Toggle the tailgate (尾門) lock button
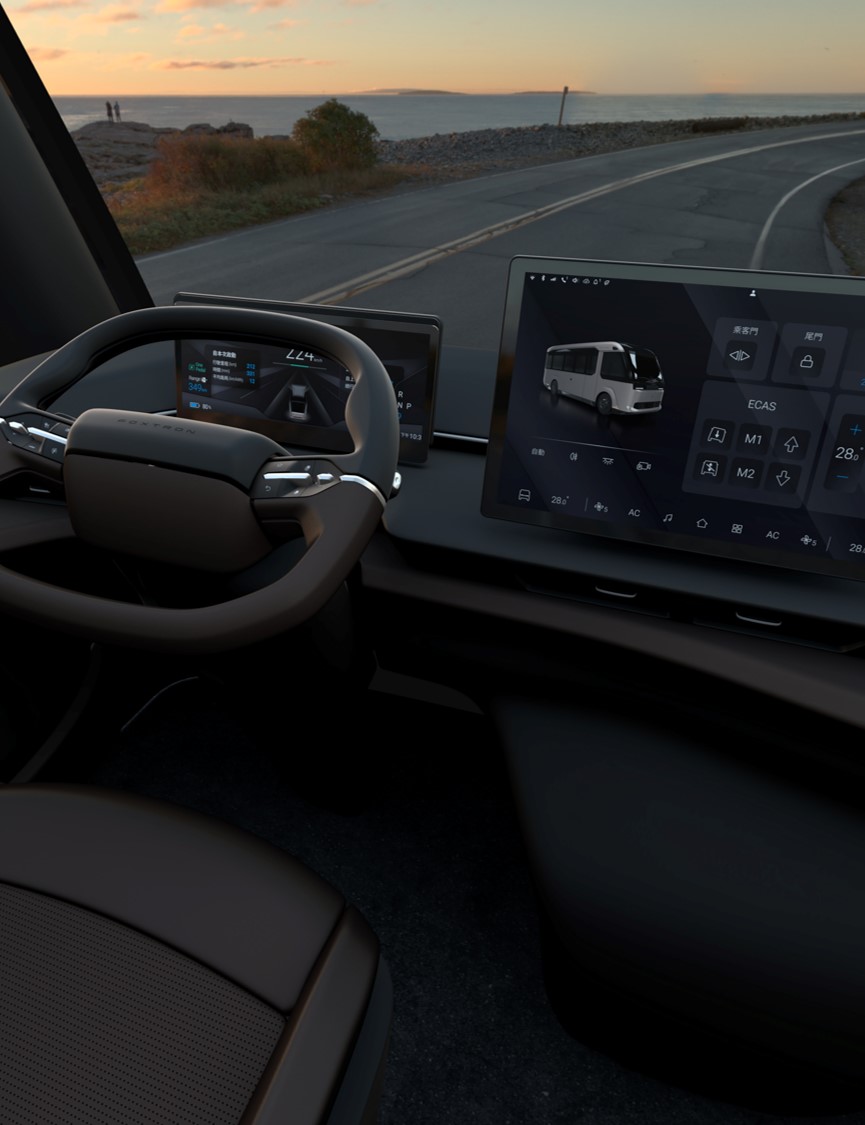This screenshot has height=1125, width=865. click(806, 361)
